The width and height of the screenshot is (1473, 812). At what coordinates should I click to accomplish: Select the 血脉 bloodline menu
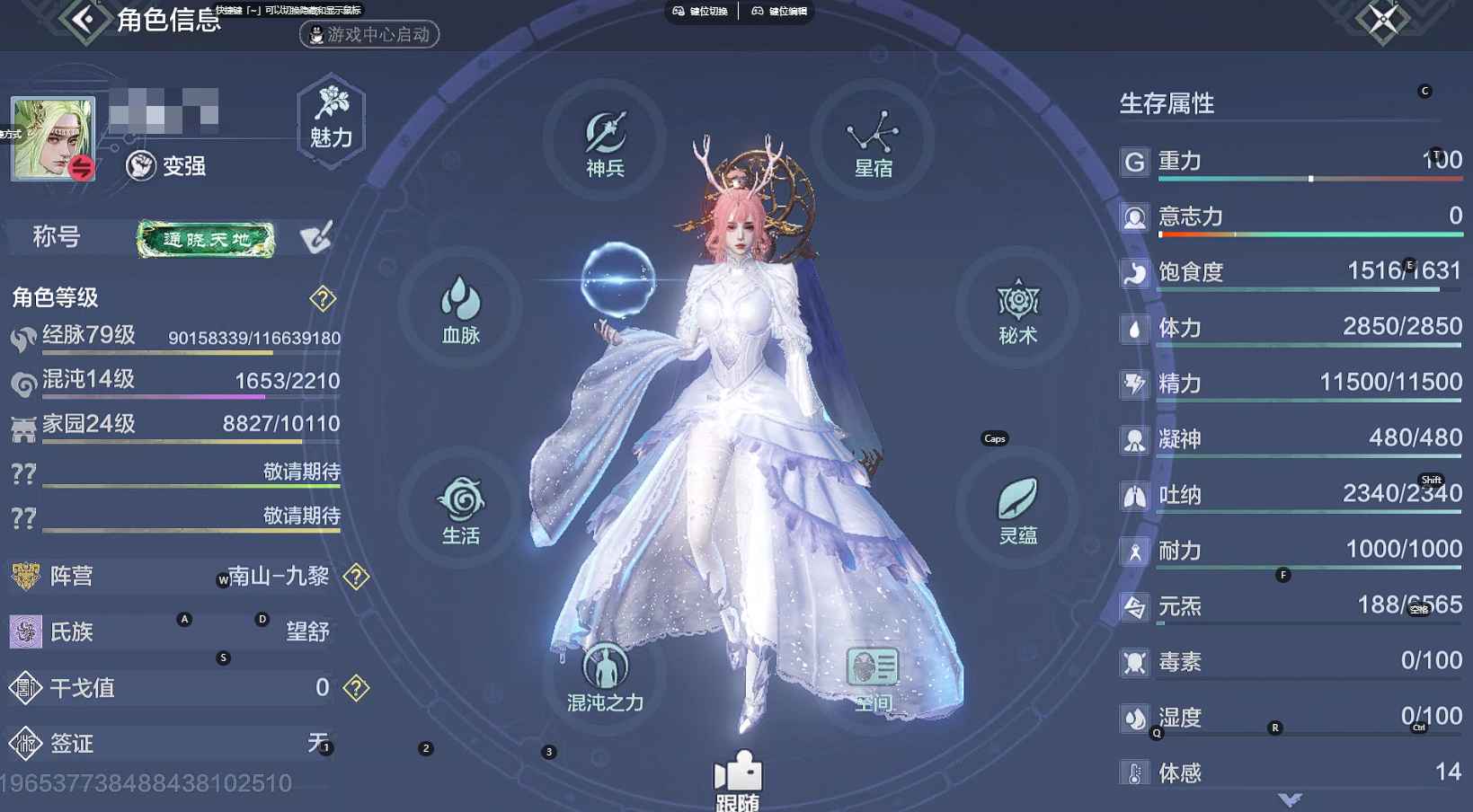point(460,310)
